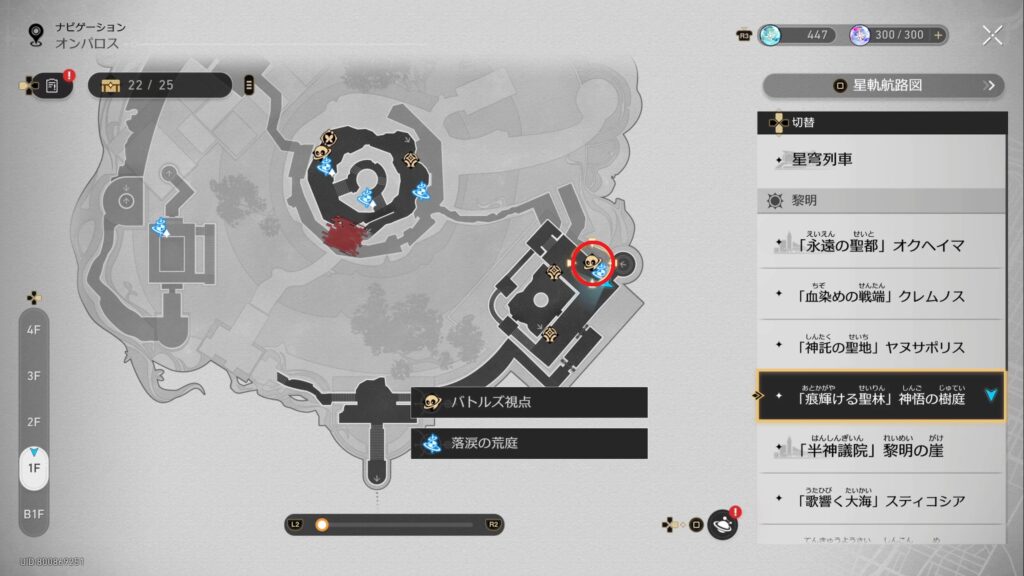Switch to the クレムノス area

880,296
